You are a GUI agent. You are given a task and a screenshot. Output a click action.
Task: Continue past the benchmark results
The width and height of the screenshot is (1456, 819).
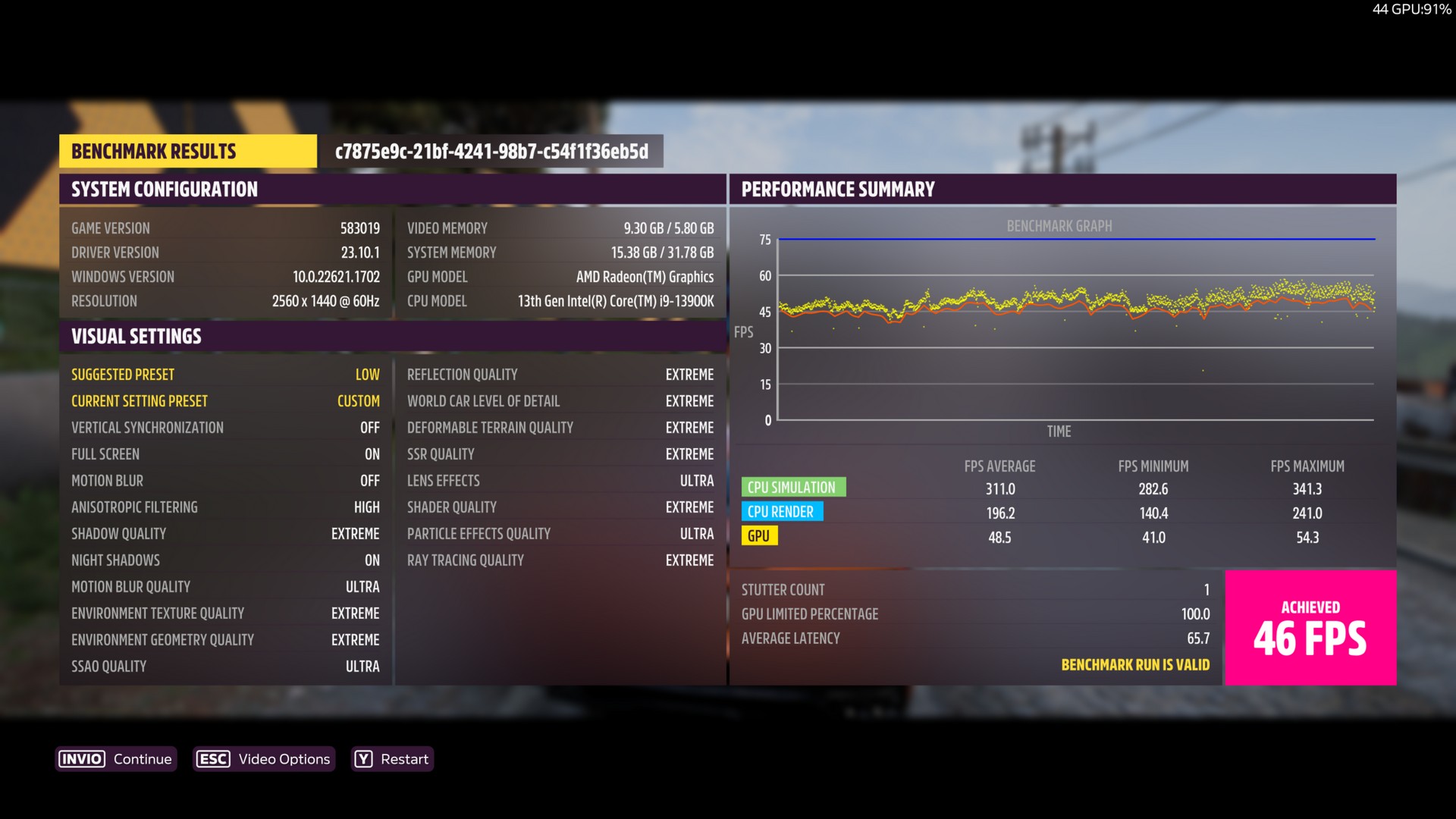116,759
